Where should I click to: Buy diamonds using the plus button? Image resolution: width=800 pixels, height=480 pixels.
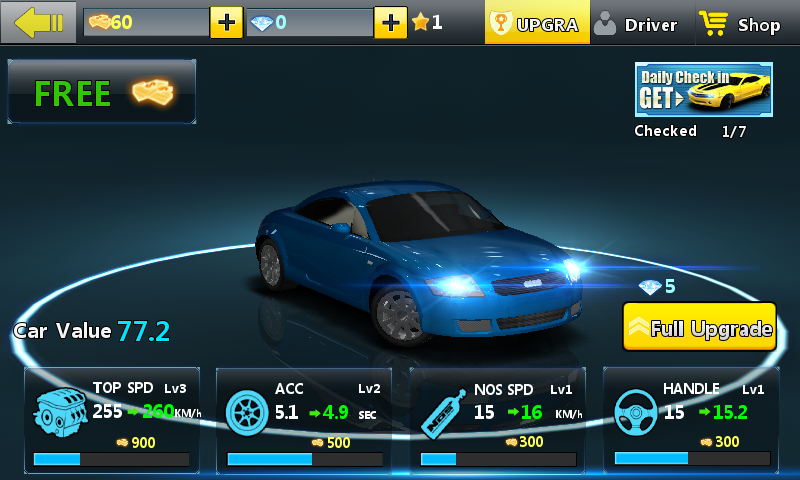point(390,22)
